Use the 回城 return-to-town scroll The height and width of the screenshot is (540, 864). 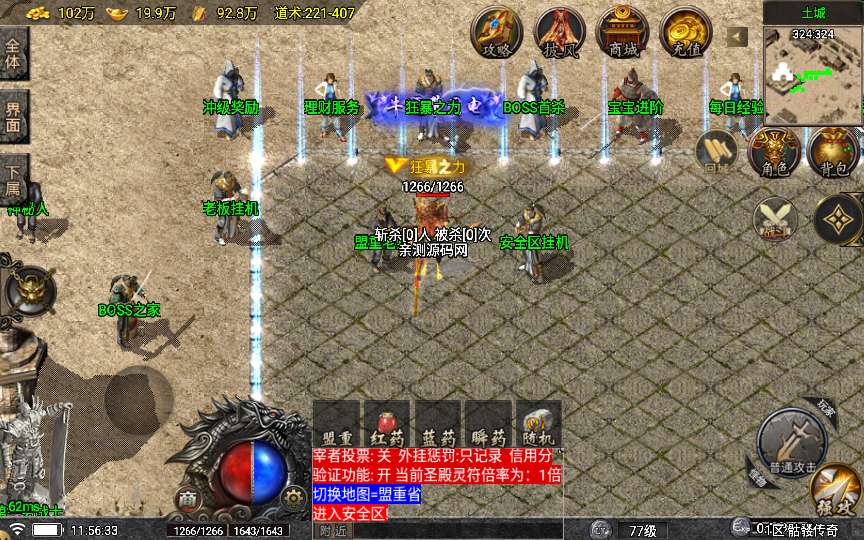(718, 153)
